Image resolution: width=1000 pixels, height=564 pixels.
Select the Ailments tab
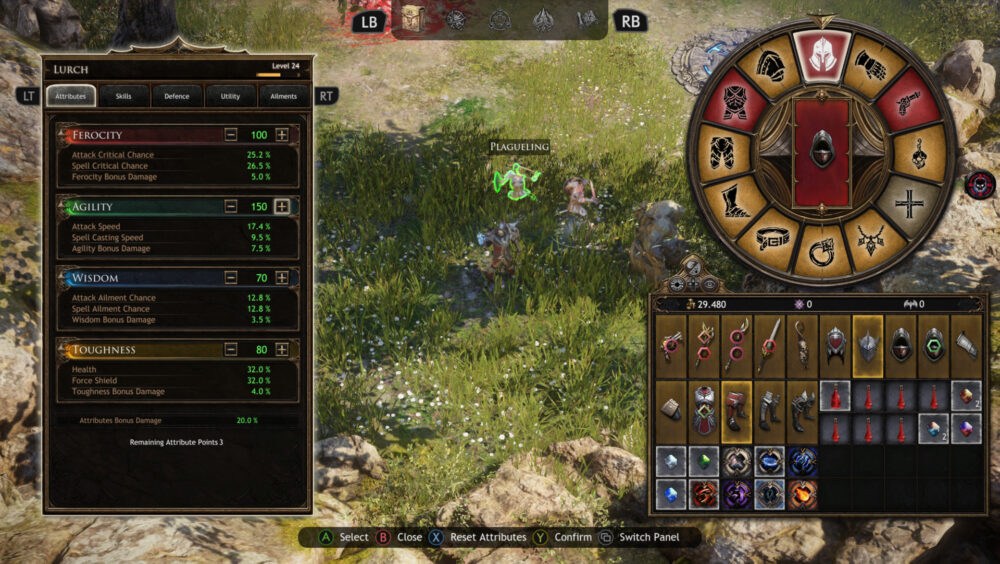pyautogui.click(x=285, y=96)
